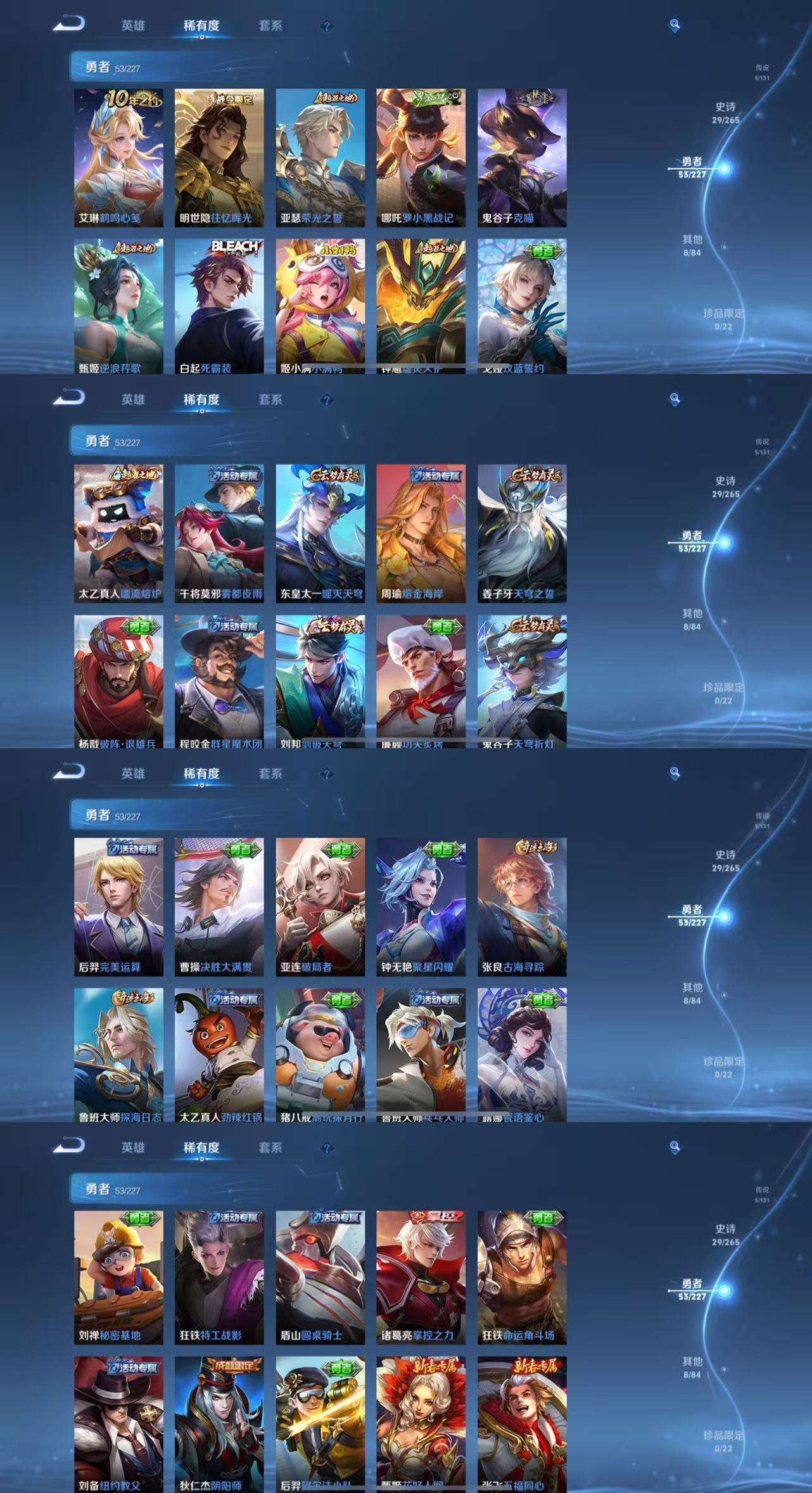View the 甄姬 逆浪荇歌 skin card
Viewport: 812px width, 1493px height.
[118, 305]
